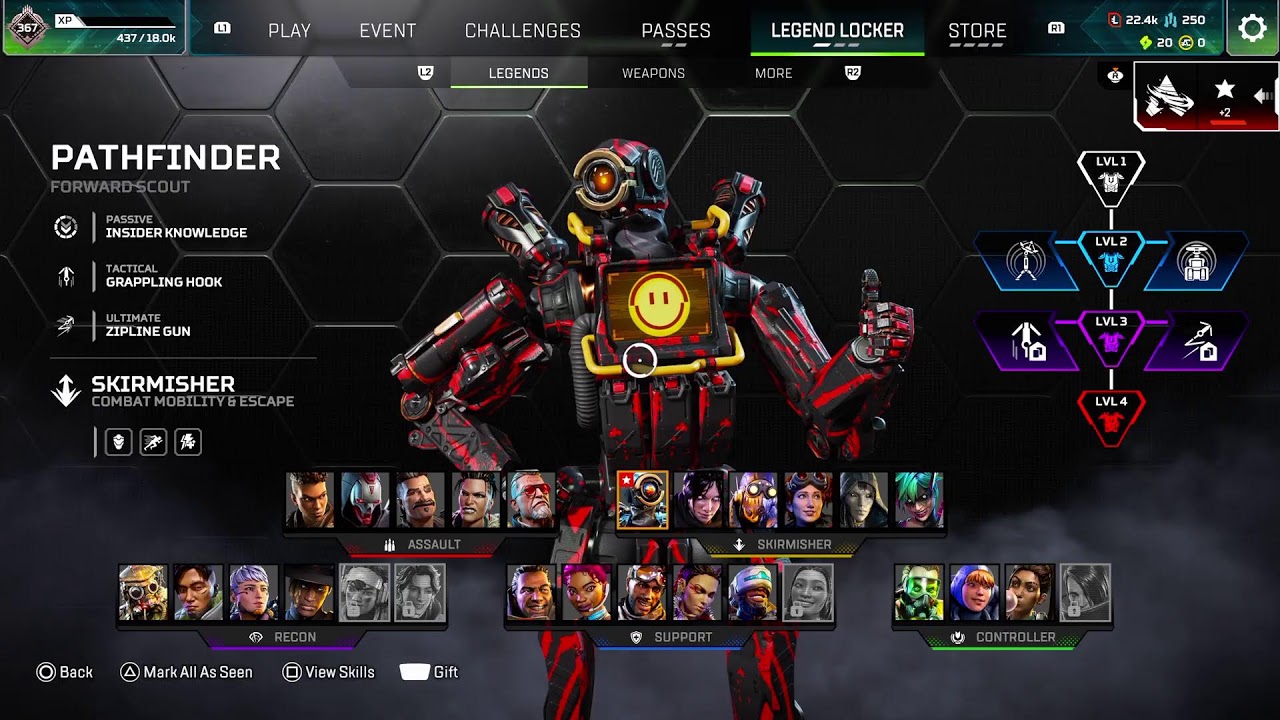
Task: Mark All As Seen
Action: (x=187, y=672)
